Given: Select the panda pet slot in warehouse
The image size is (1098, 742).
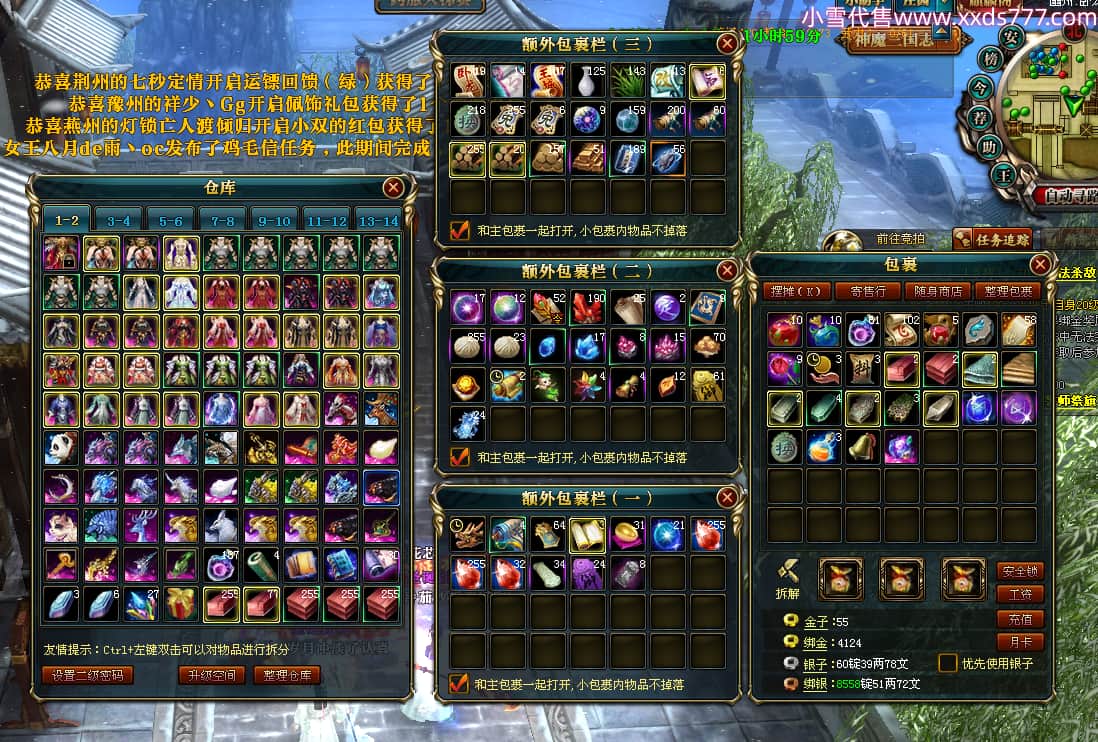Looking at the screenshot, I should [x=62, y=448].
